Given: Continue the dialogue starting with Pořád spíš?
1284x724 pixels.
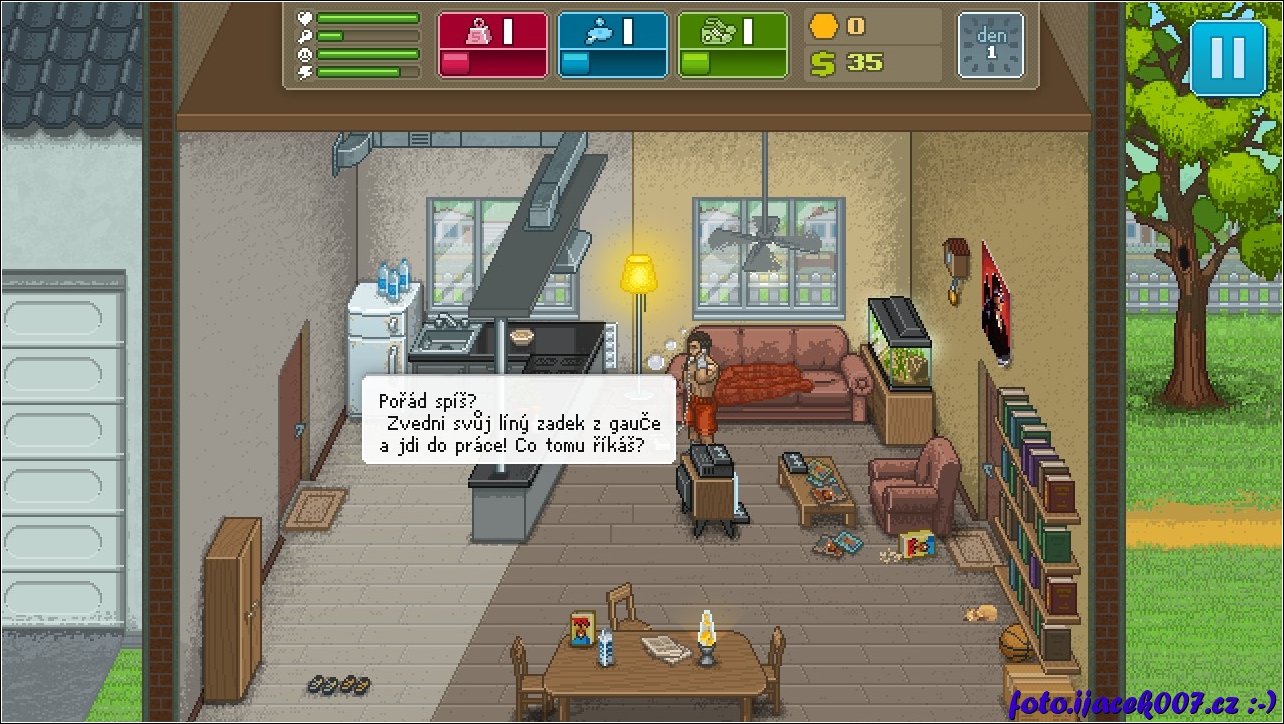Looking at the screenshot, I should 518,420.
